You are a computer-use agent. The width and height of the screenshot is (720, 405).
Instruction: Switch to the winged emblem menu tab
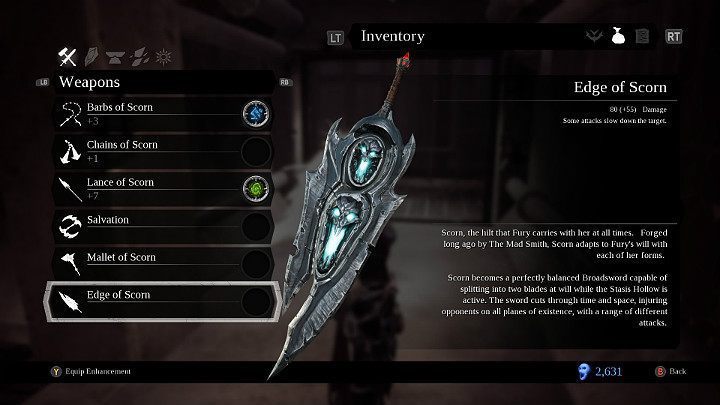click(594, 37)
